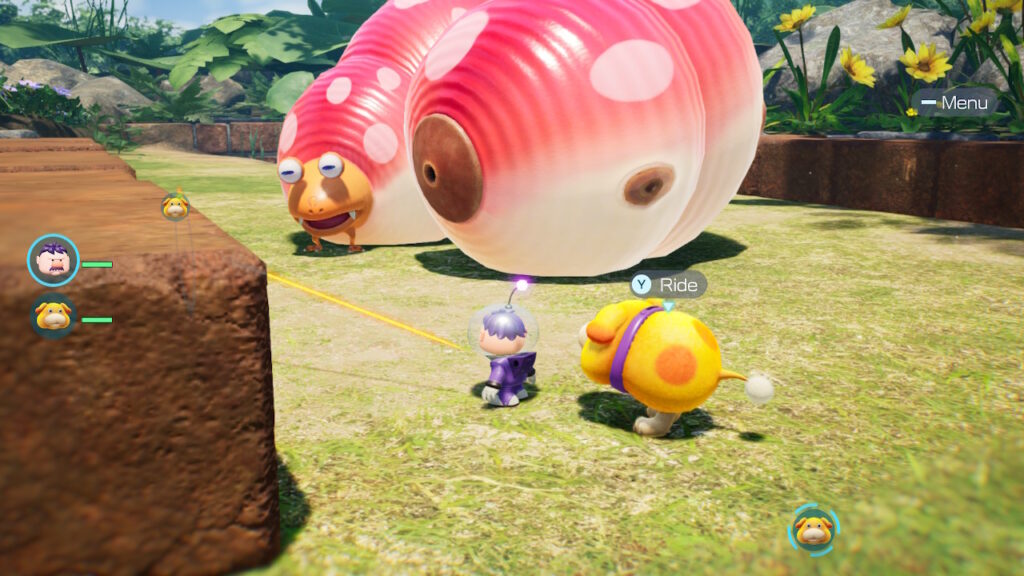Open the Menu button
Viewport: 1024px width, 576px height.
pyautogui.click(x=955, y=102)
